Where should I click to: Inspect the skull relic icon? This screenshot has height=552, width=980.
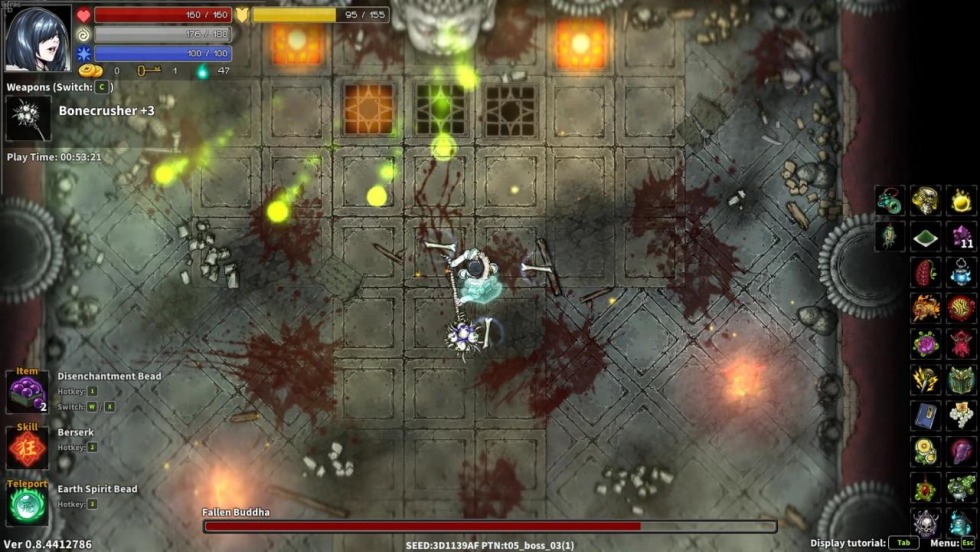[925, 522]
